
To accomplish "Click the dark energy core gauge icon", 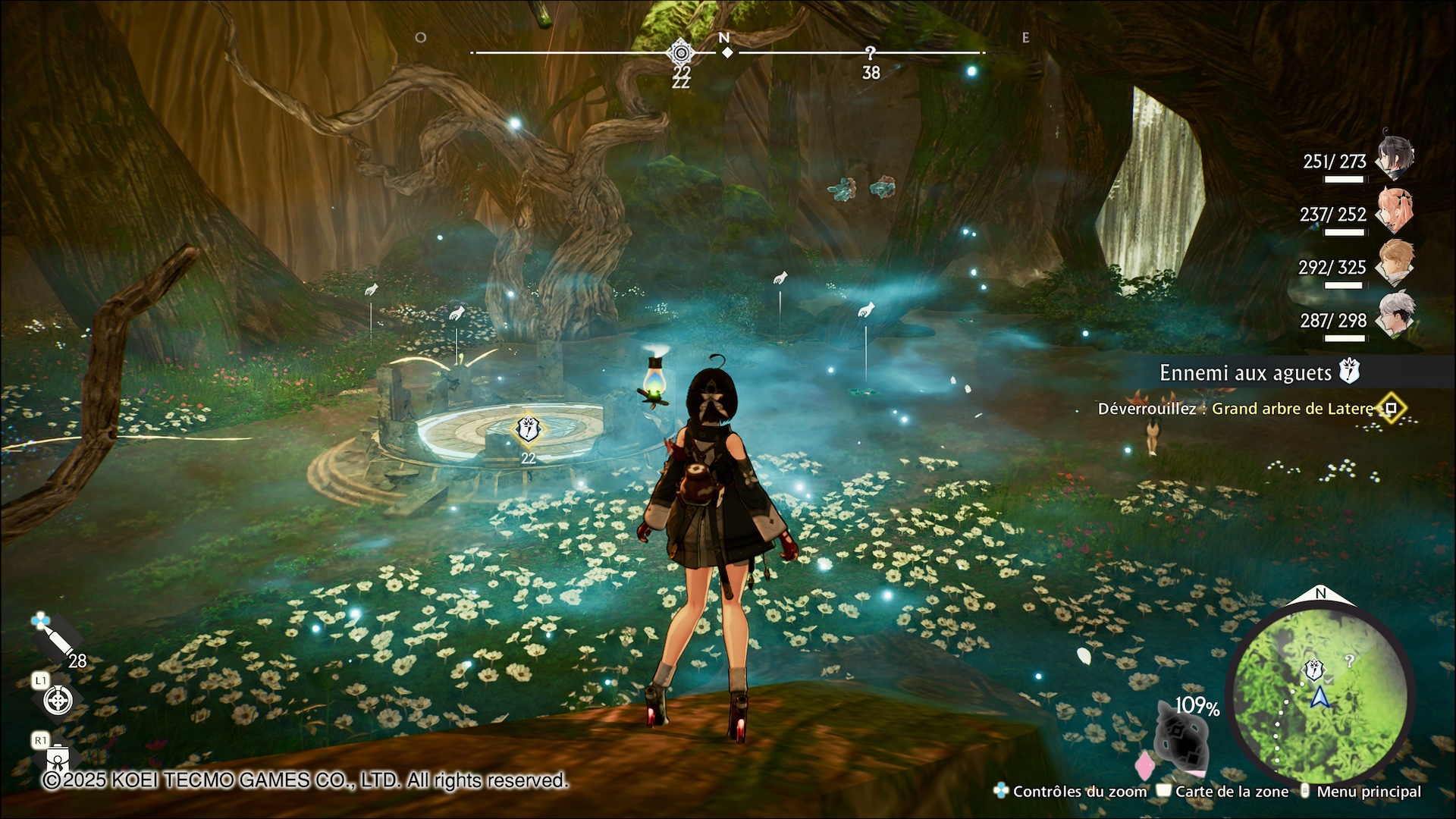I will pyautogui.click(x=1181, y=740).
